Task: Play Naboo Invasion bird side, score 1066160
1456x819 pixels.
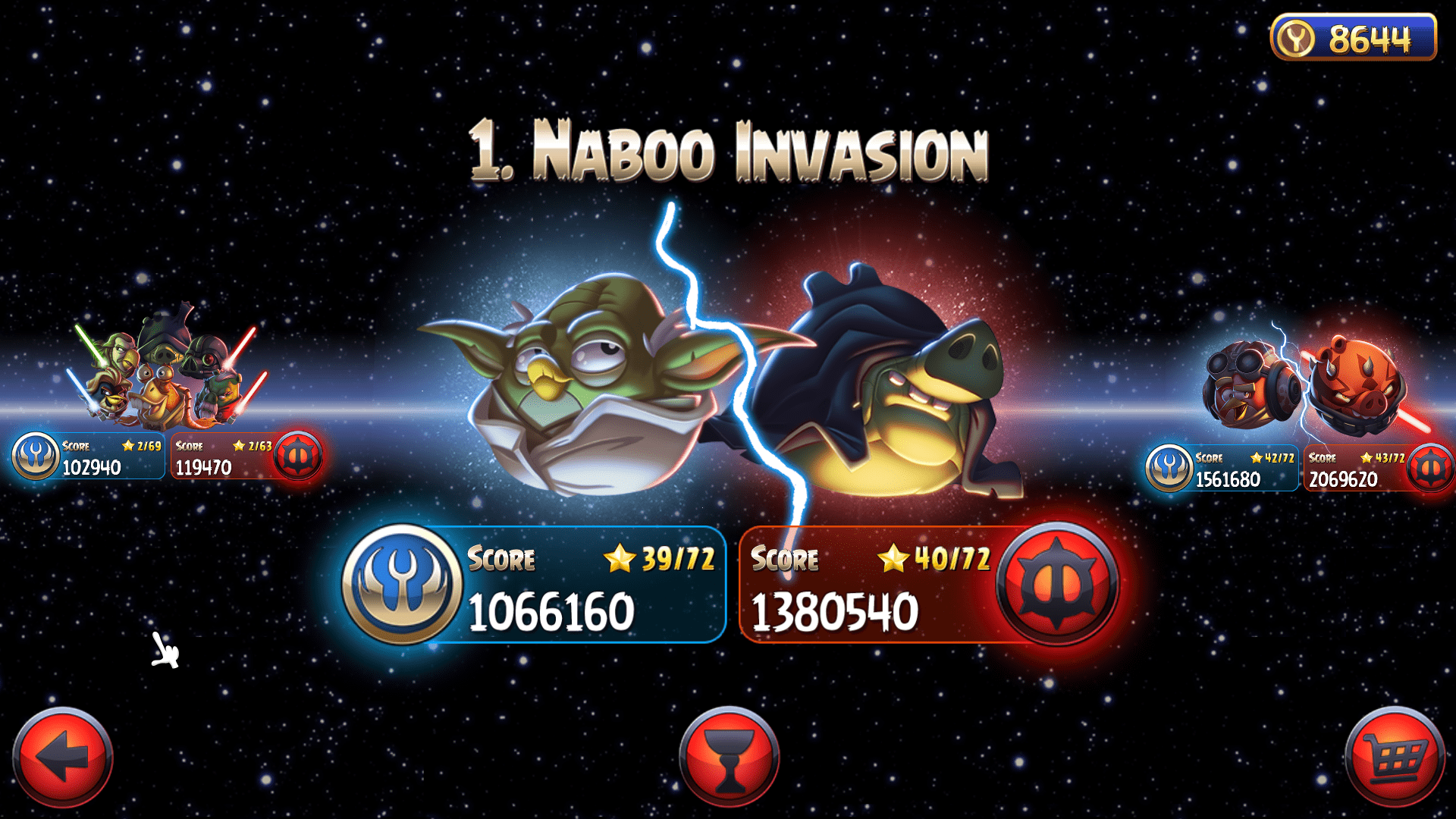Action: pos(535,585)
